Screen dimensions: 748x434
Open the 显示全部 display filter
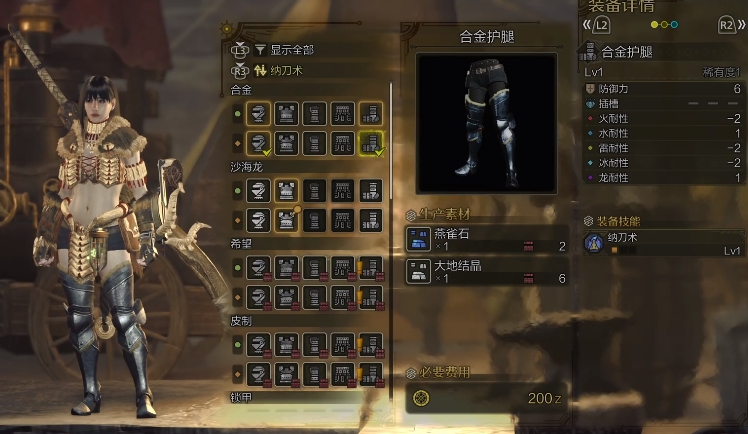(290, 49)
